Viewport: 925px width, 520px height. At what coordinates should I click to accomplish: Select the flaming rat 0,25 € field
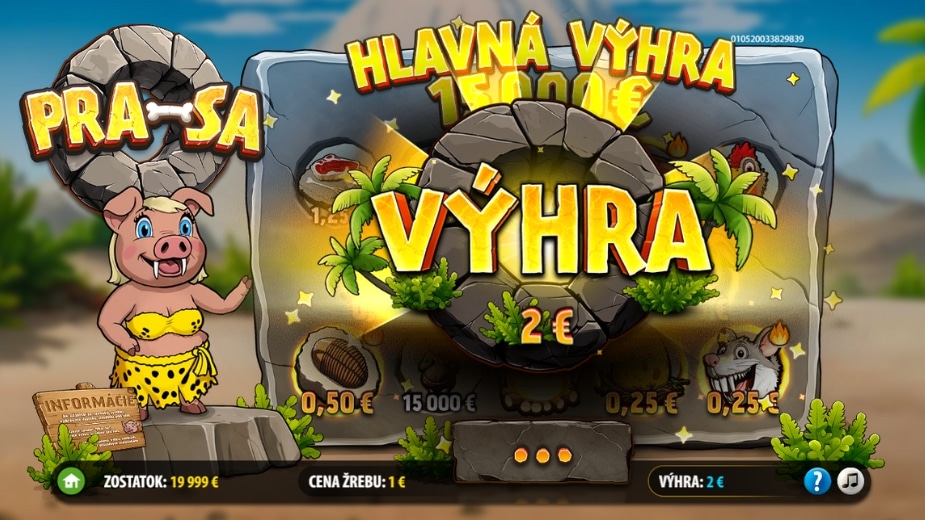[742, 366]
